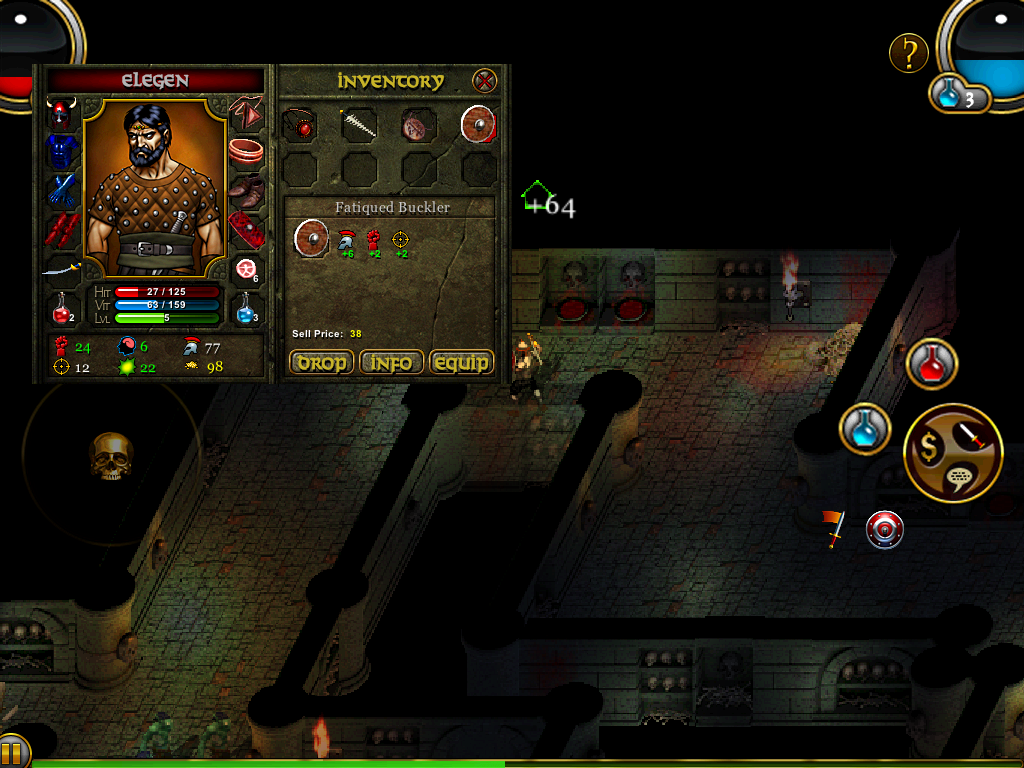Image resolution: width=1024 pixels, height=768 pixels.
Task: Select the spiked club inventory item
Action: click(x=359, y=125)
